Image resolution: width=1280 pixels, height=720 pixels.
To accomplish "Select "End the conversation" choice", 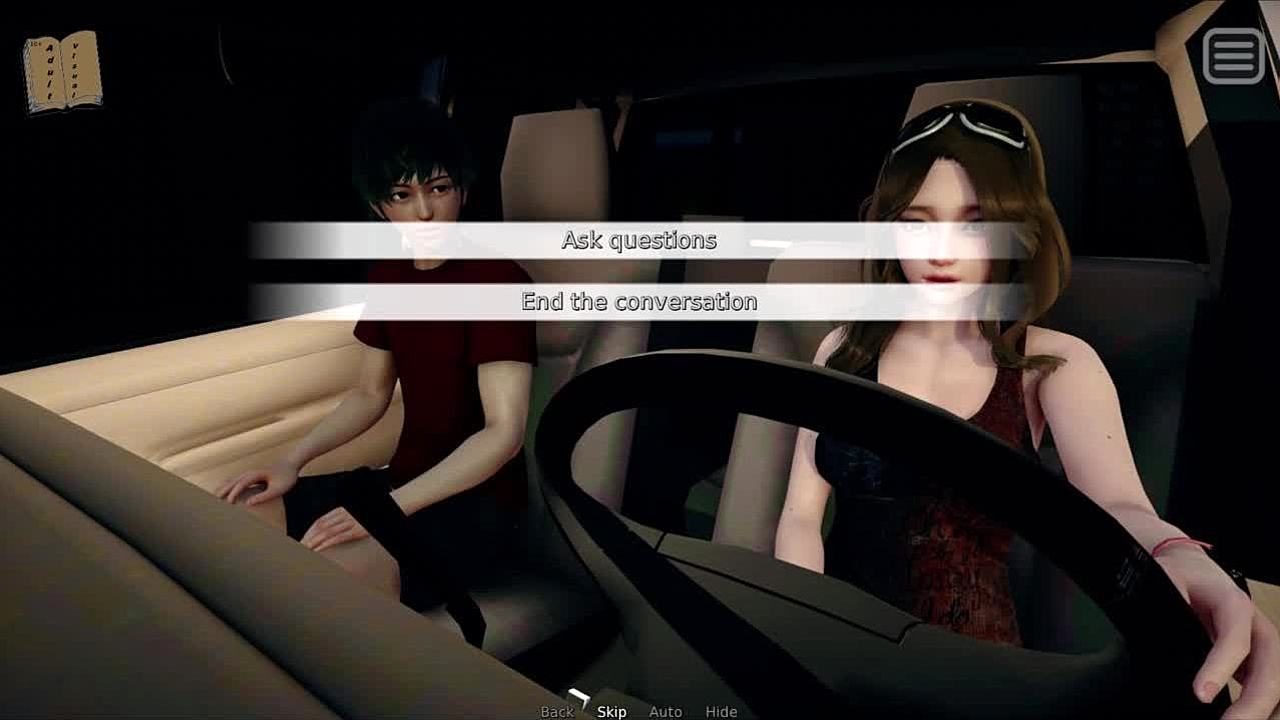I will (639, 302).
